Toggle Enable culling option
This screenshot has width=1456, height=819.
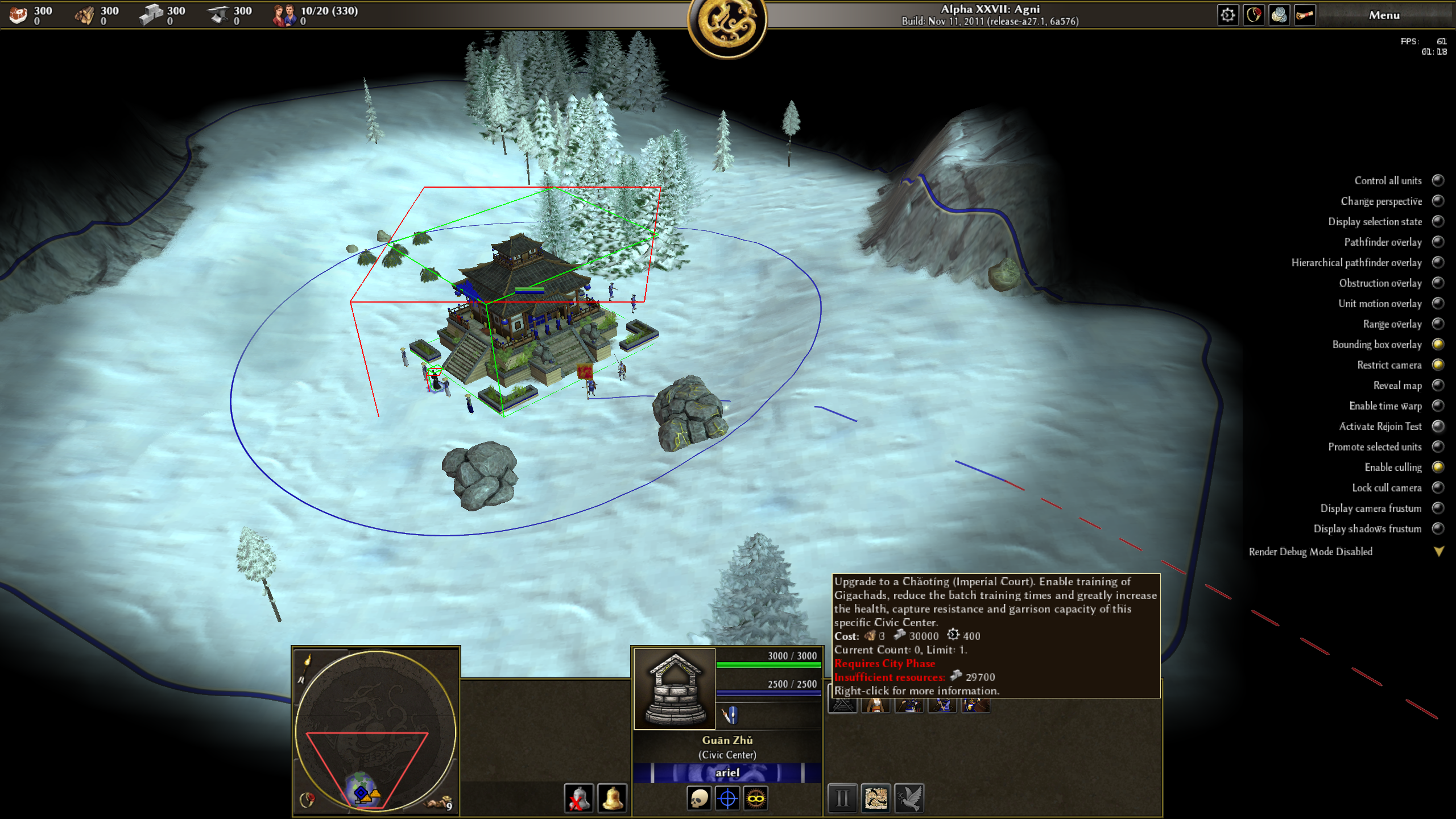coord(1438,467)
